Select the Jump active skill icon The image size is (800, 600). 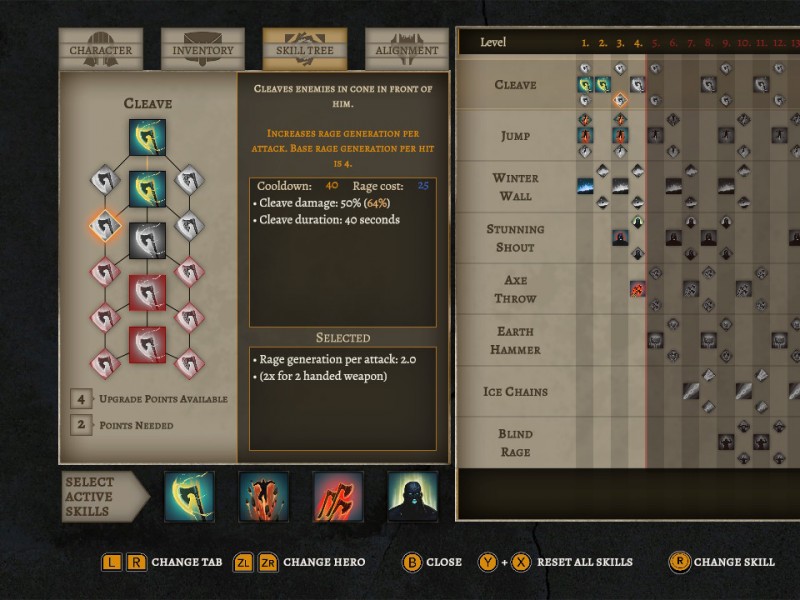coord(264,497)
